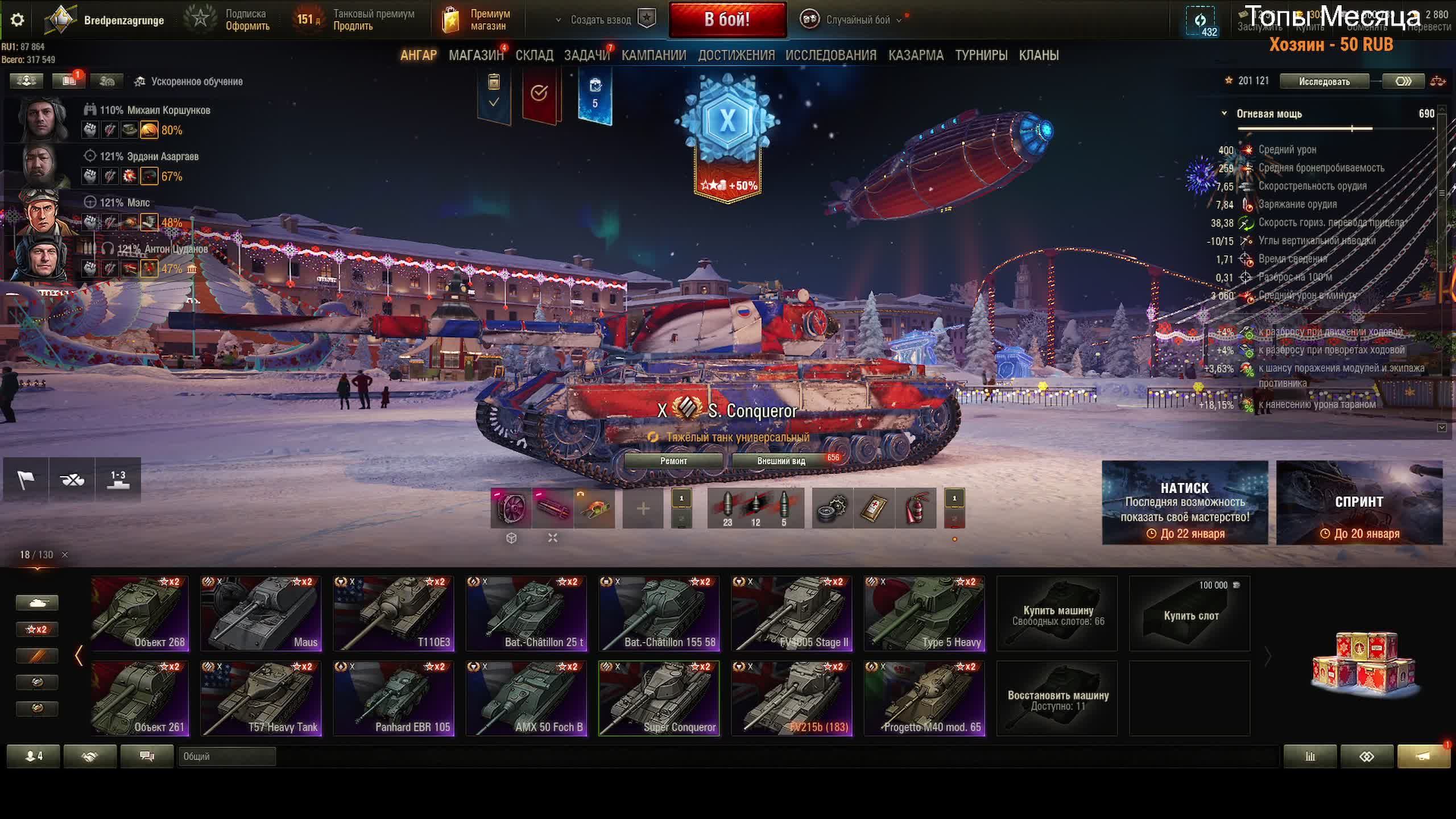Click the Ремонт button

[x=673, y=461]
